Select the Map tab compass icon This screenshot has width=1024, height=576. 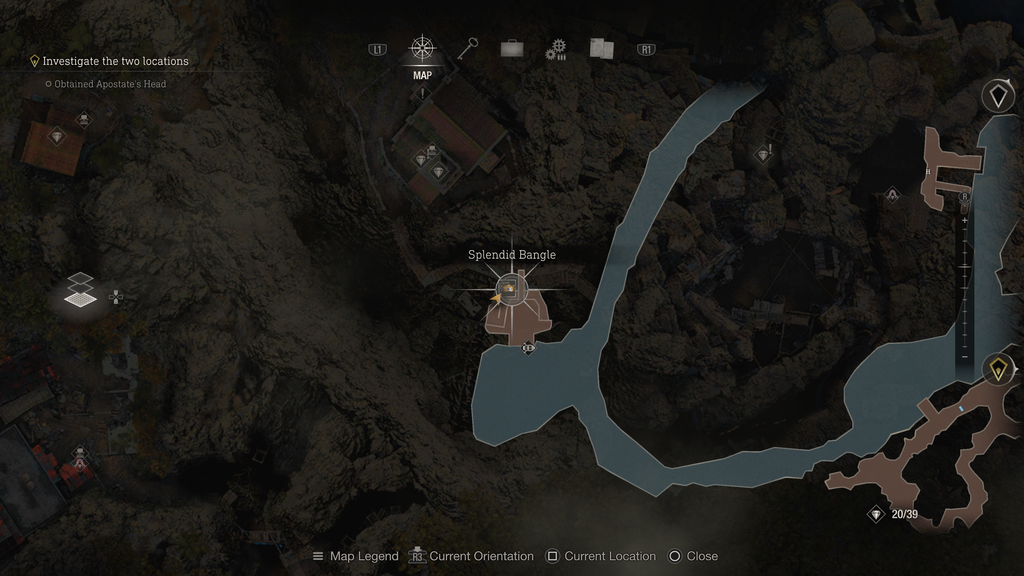coord(422,49)
